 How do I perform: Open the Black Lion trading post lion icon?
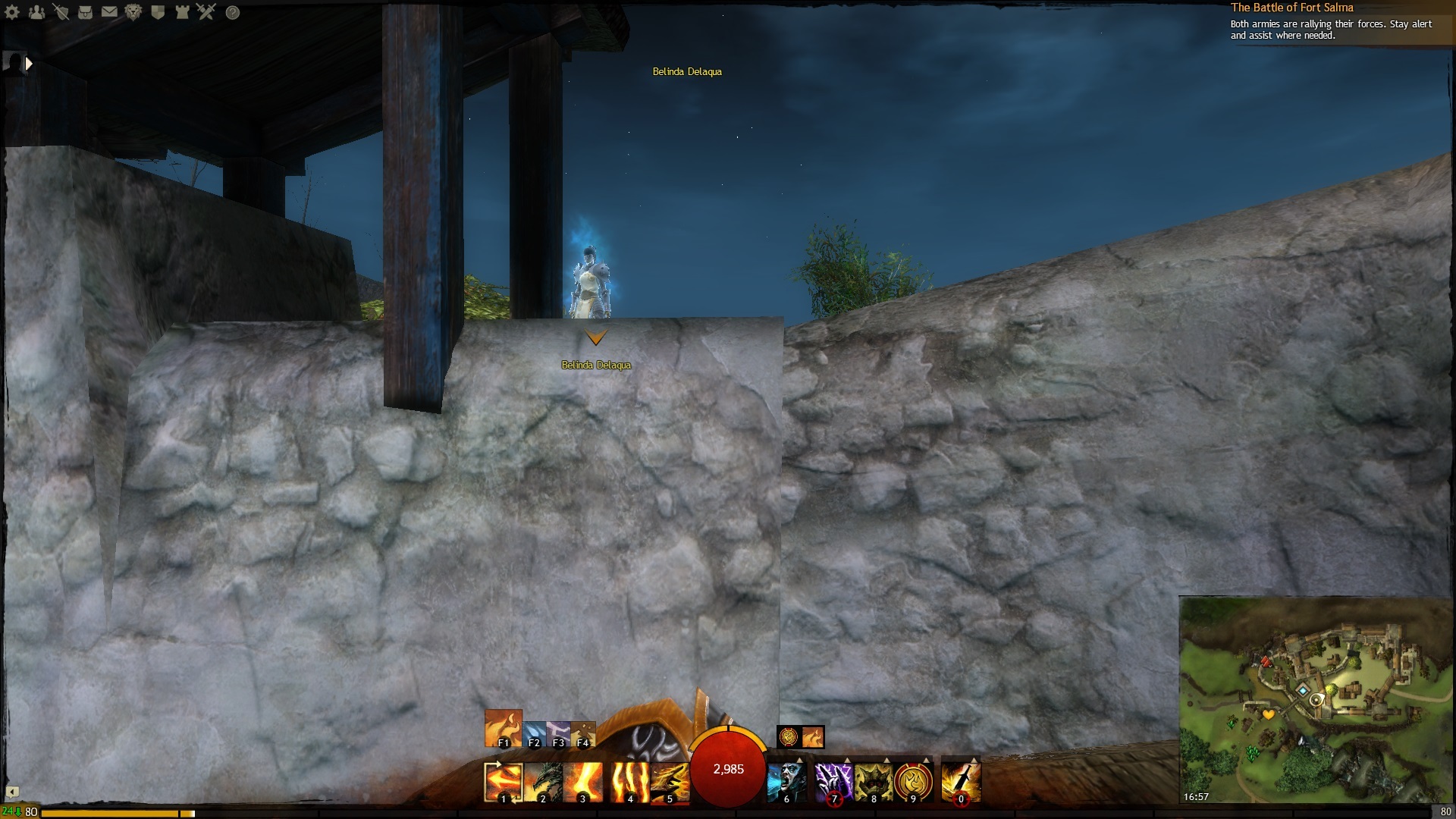coord(133,12)
